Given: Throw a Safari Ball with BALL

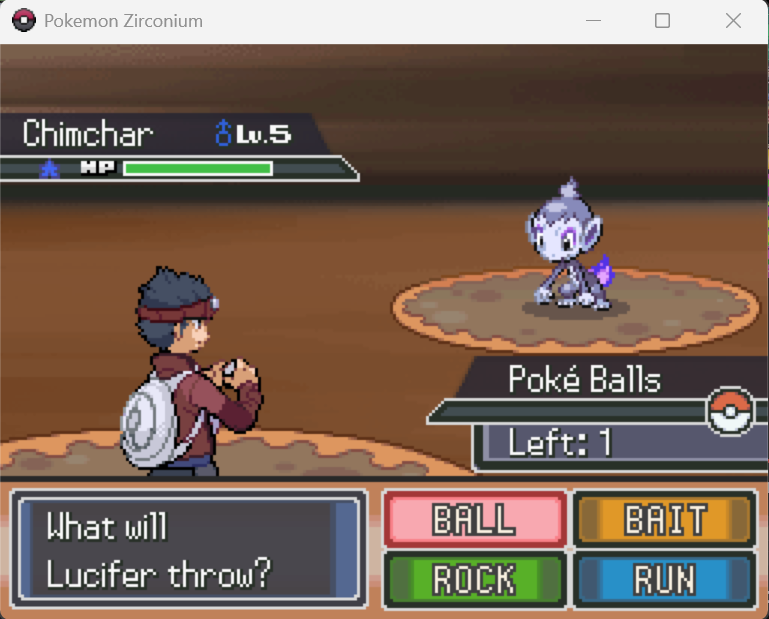Looking at the screenshot, I should [x=474, y=520].
